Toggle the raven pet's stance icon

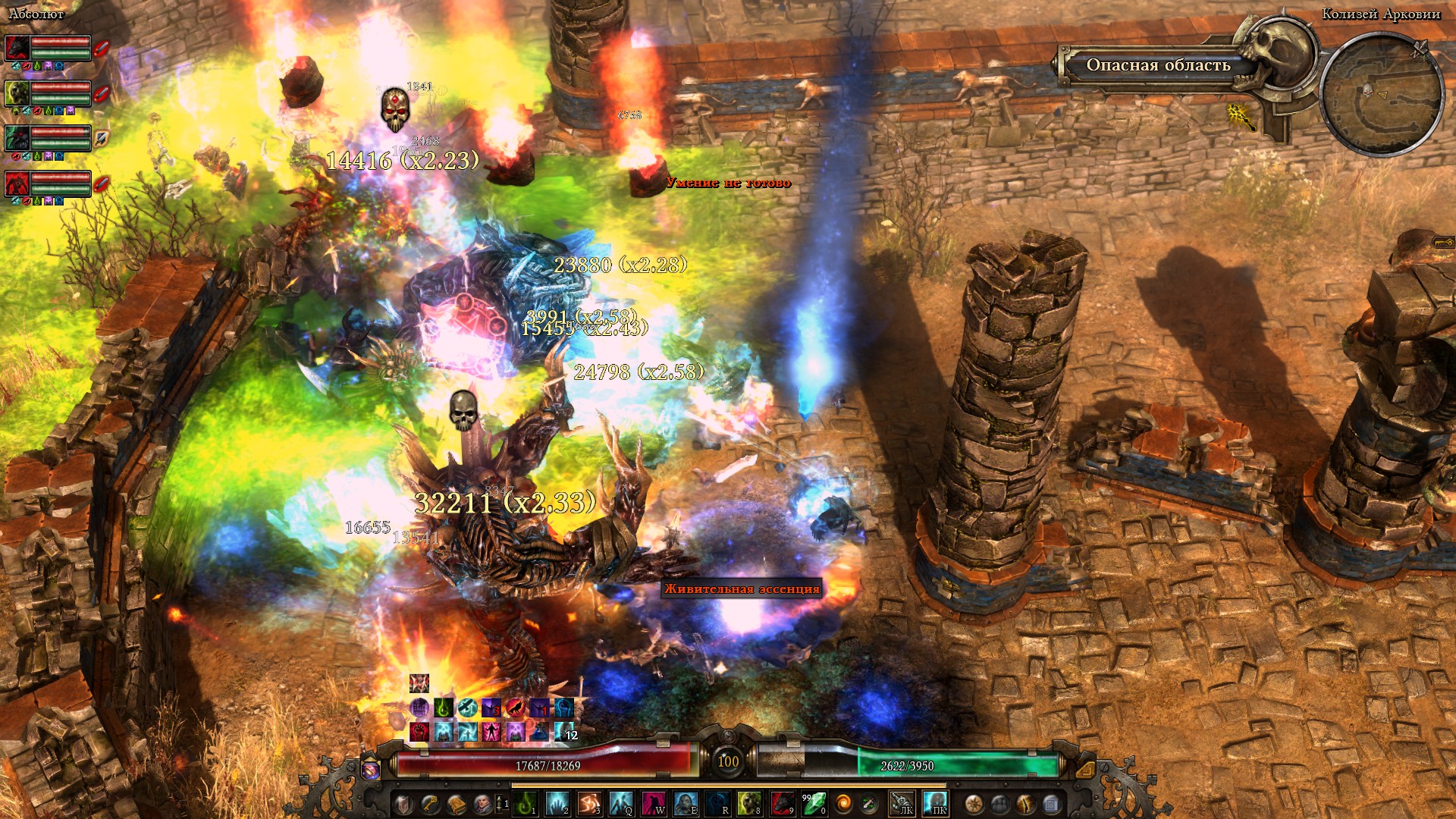pyautogui.click(x=102, y=138)
